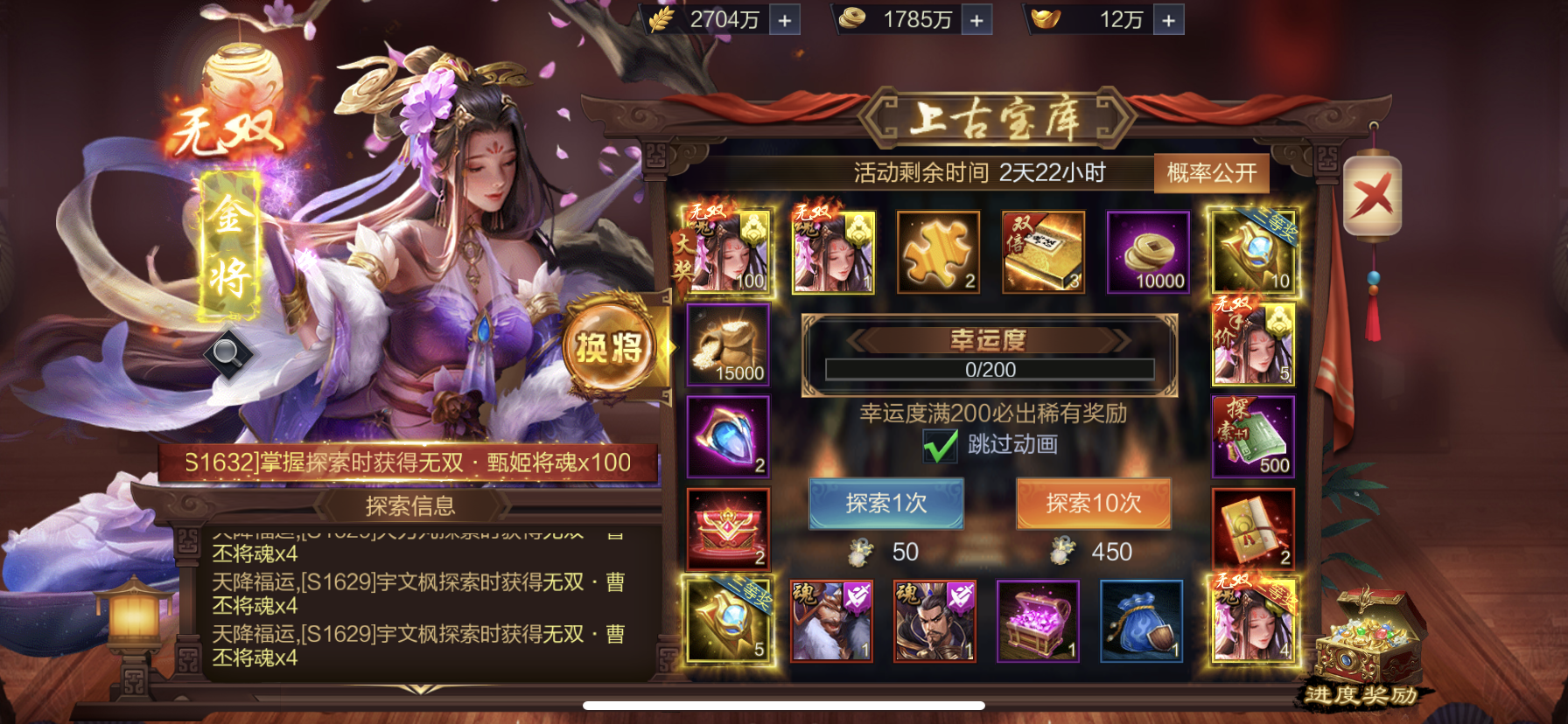Open the red treasure chest reward icon

coord(728,527)
